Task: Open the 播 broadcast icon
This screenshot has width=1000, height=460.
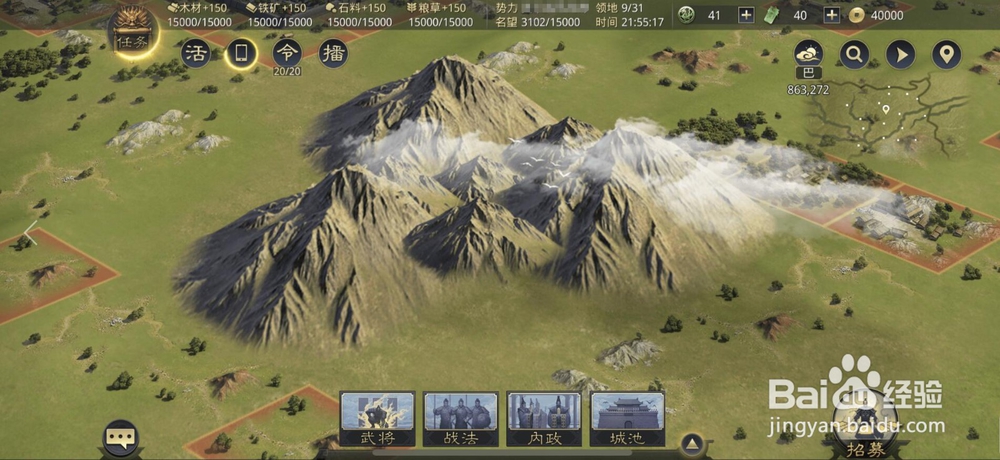Action: [x=333, y=53]
